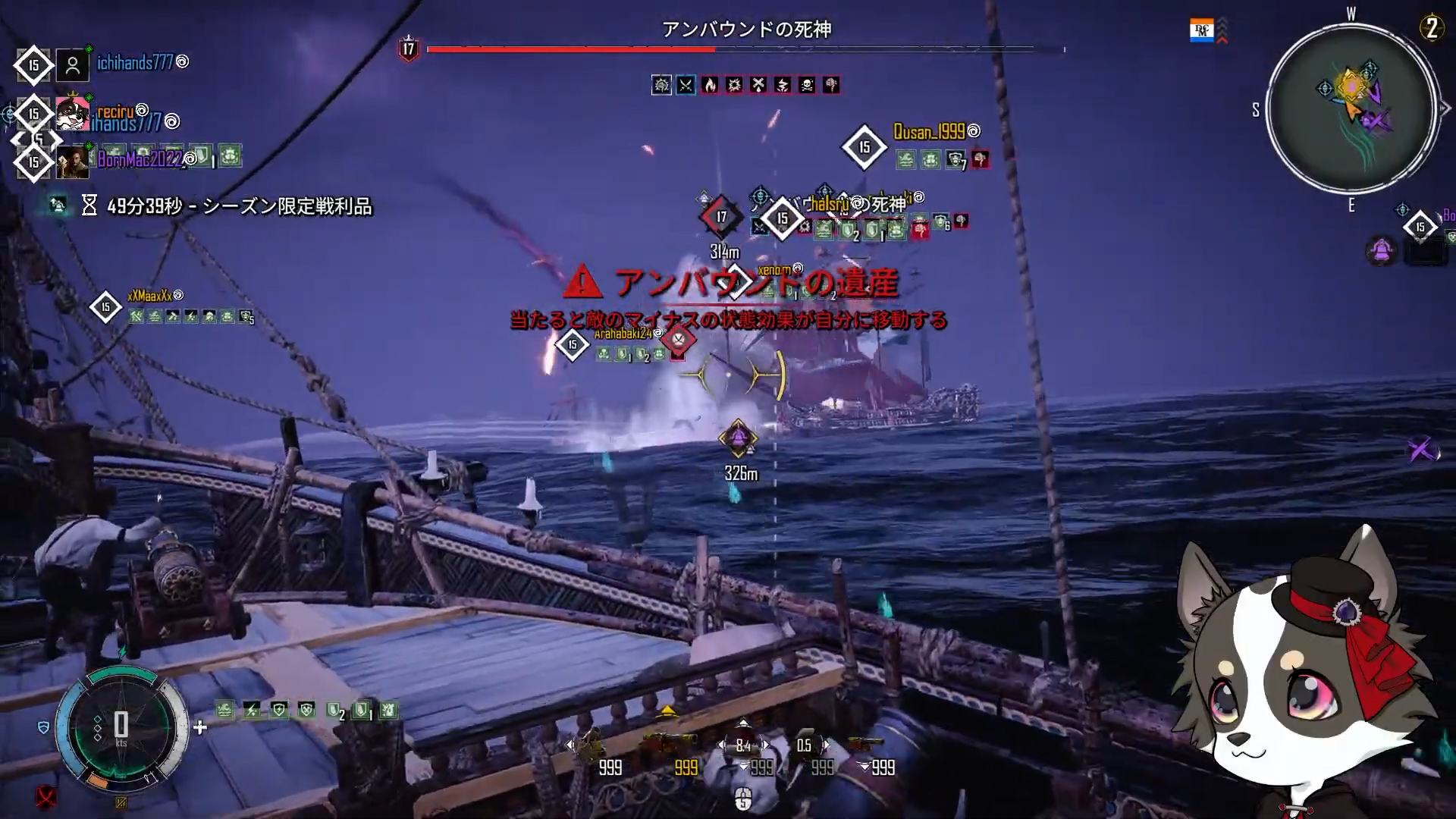This screenshot has height=819, width=1456.
Task: Select party member reciru's portrait
Action: click(72, 115)
